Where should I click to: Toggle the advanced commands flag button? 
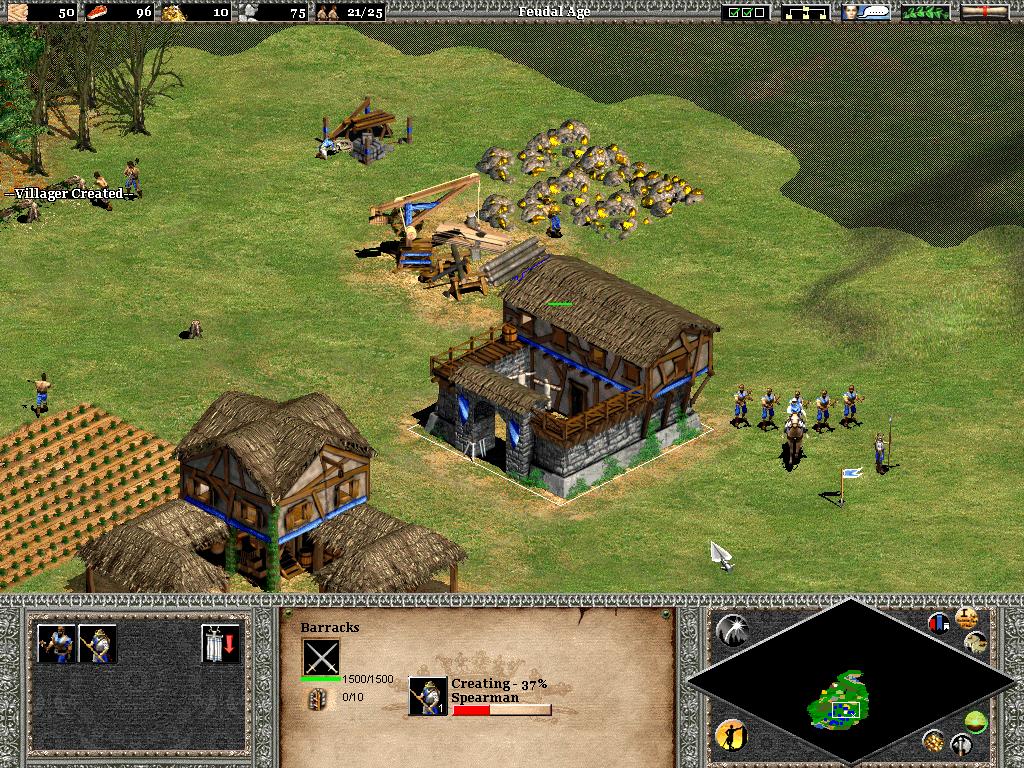[939, 623]
